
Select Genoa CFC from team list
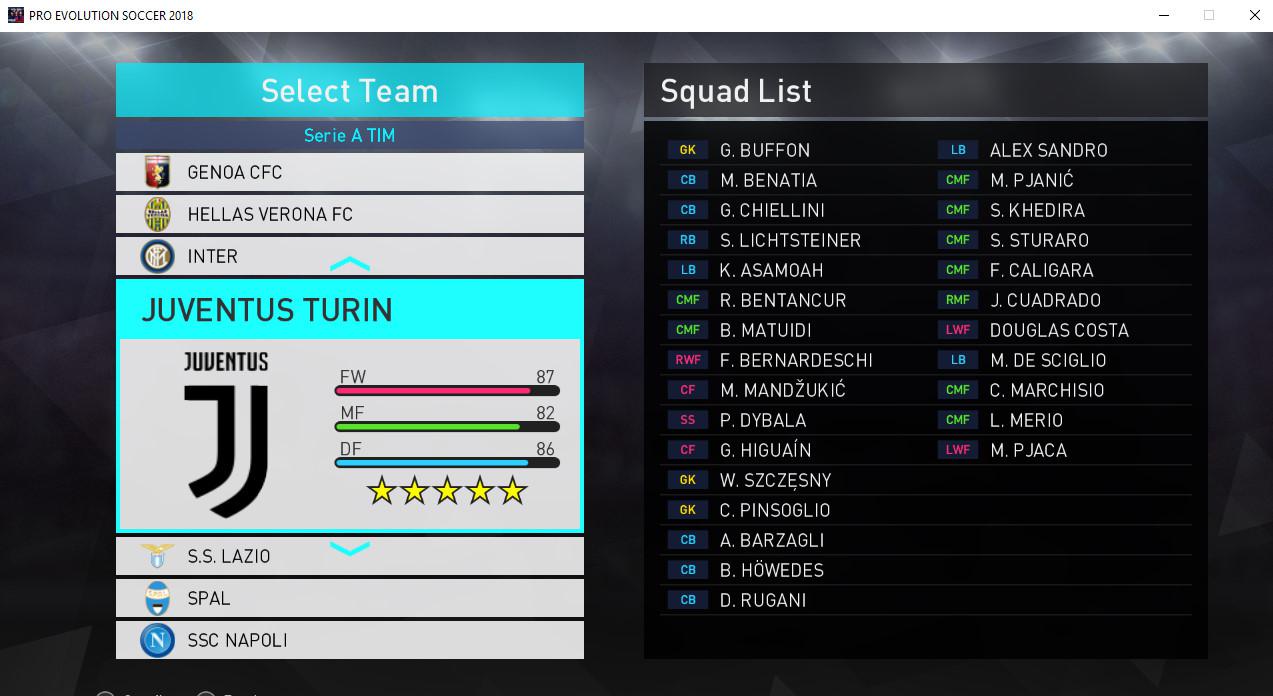(349, 172)
